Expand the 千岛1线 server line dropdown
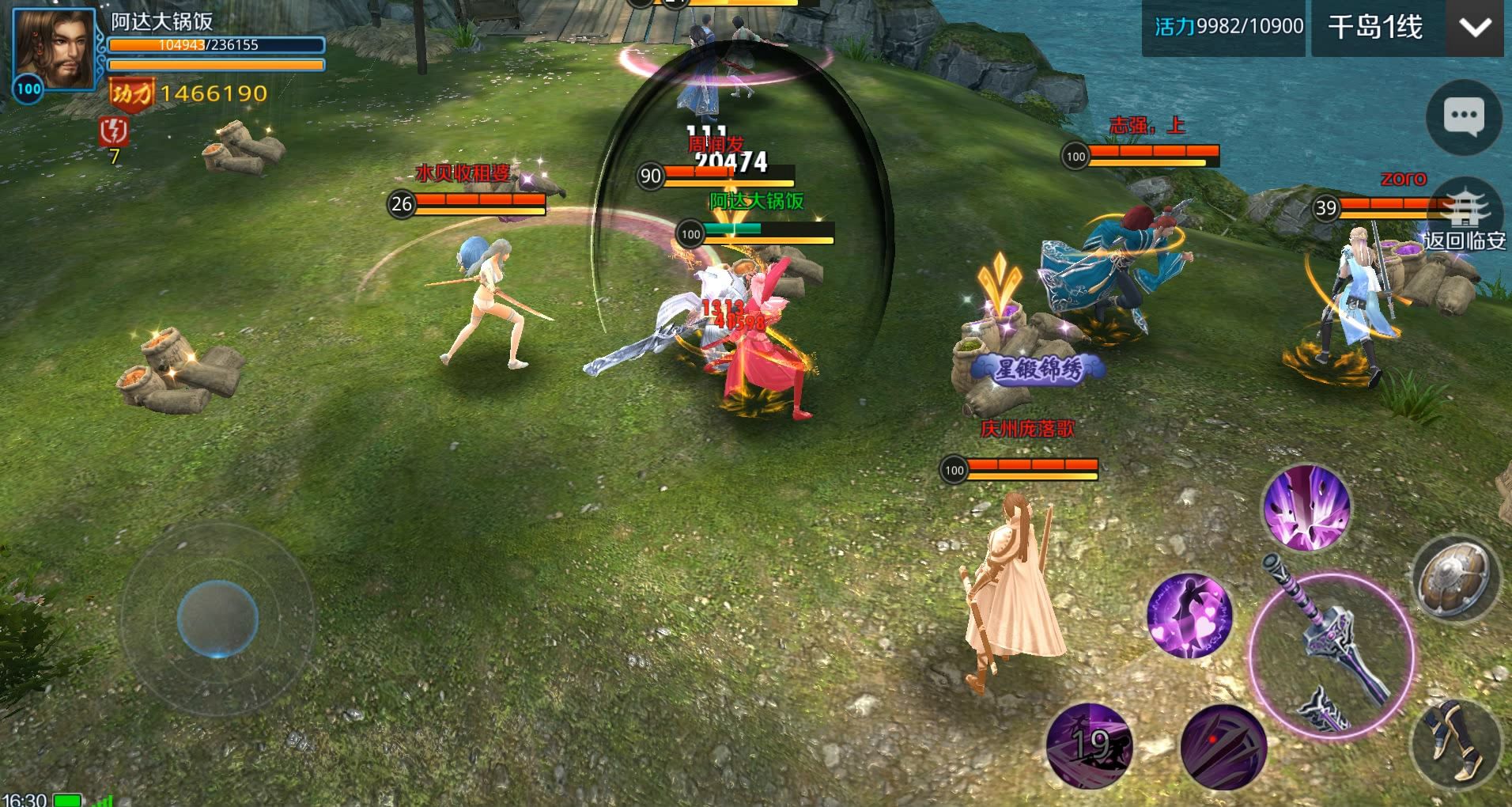The height and width of the screenshot is (807, 1512). tap(1376, 28)
